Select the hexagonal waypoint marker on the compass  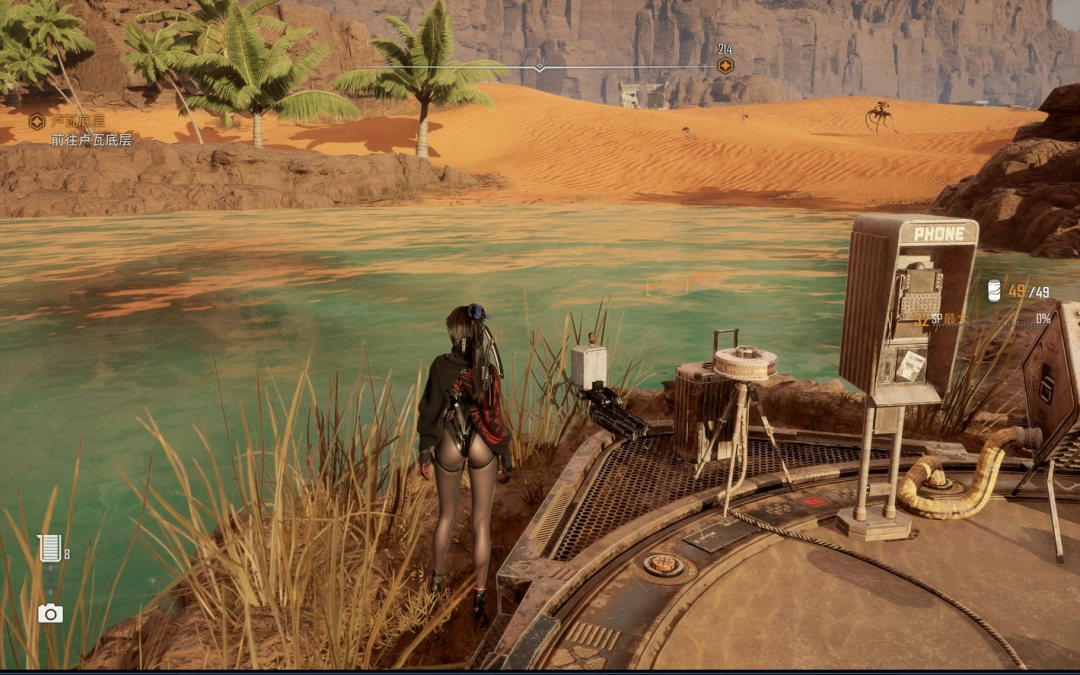(x=725, y=66)
